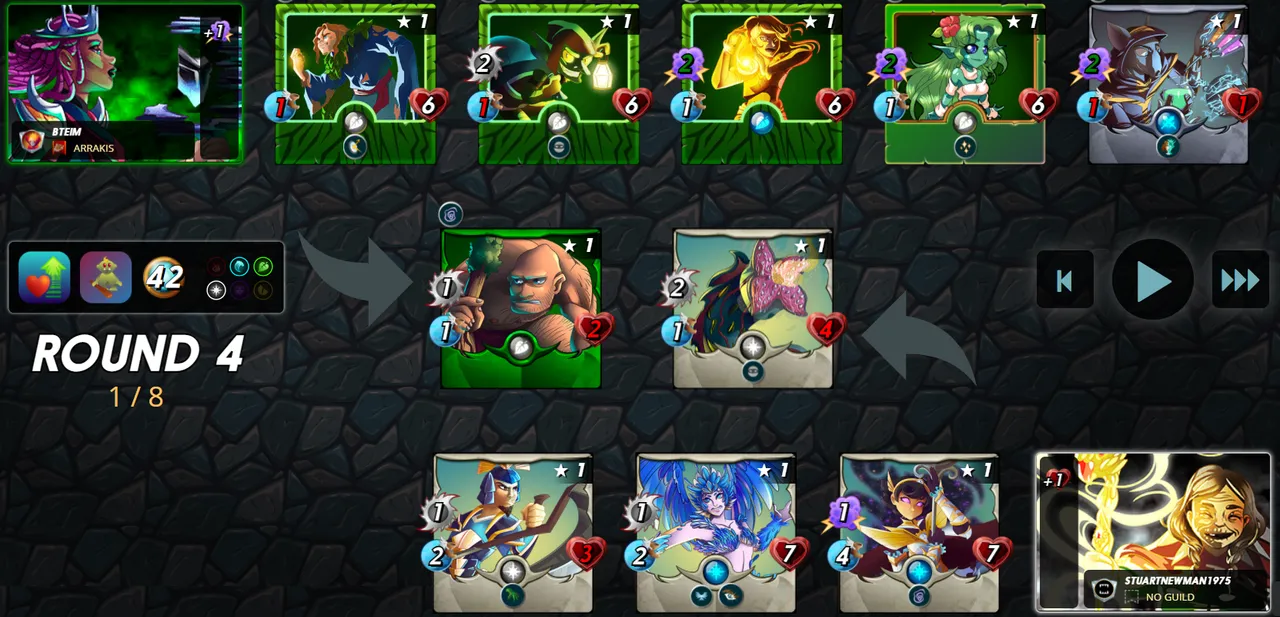Select the grey-framed hooded mage card

(x=1168, y=84)
